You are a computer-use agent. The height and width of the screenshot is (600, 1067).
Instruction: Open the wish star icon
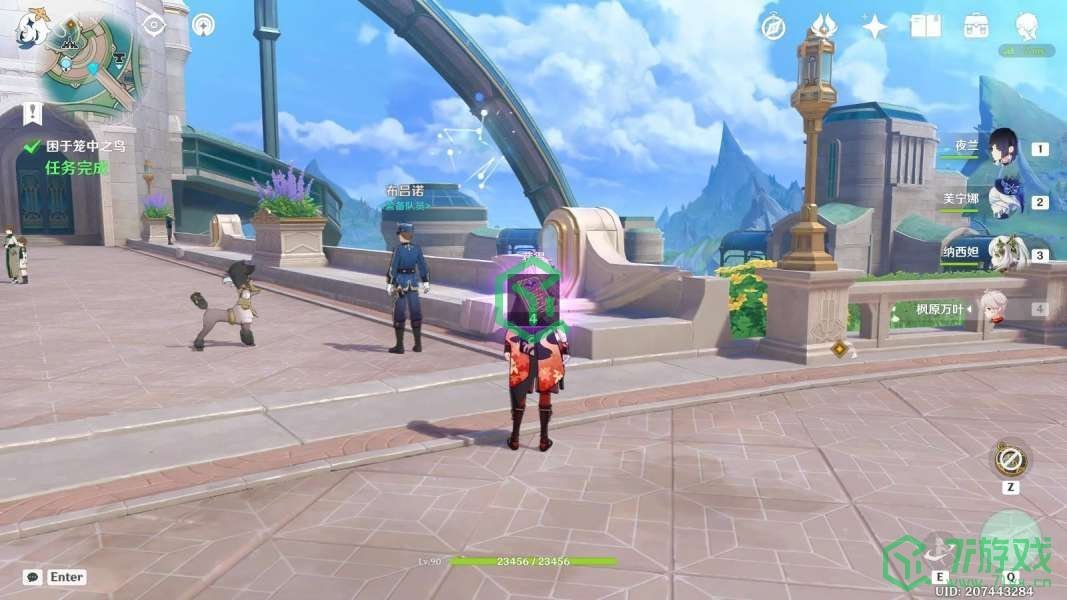click(x=874, y=27)
